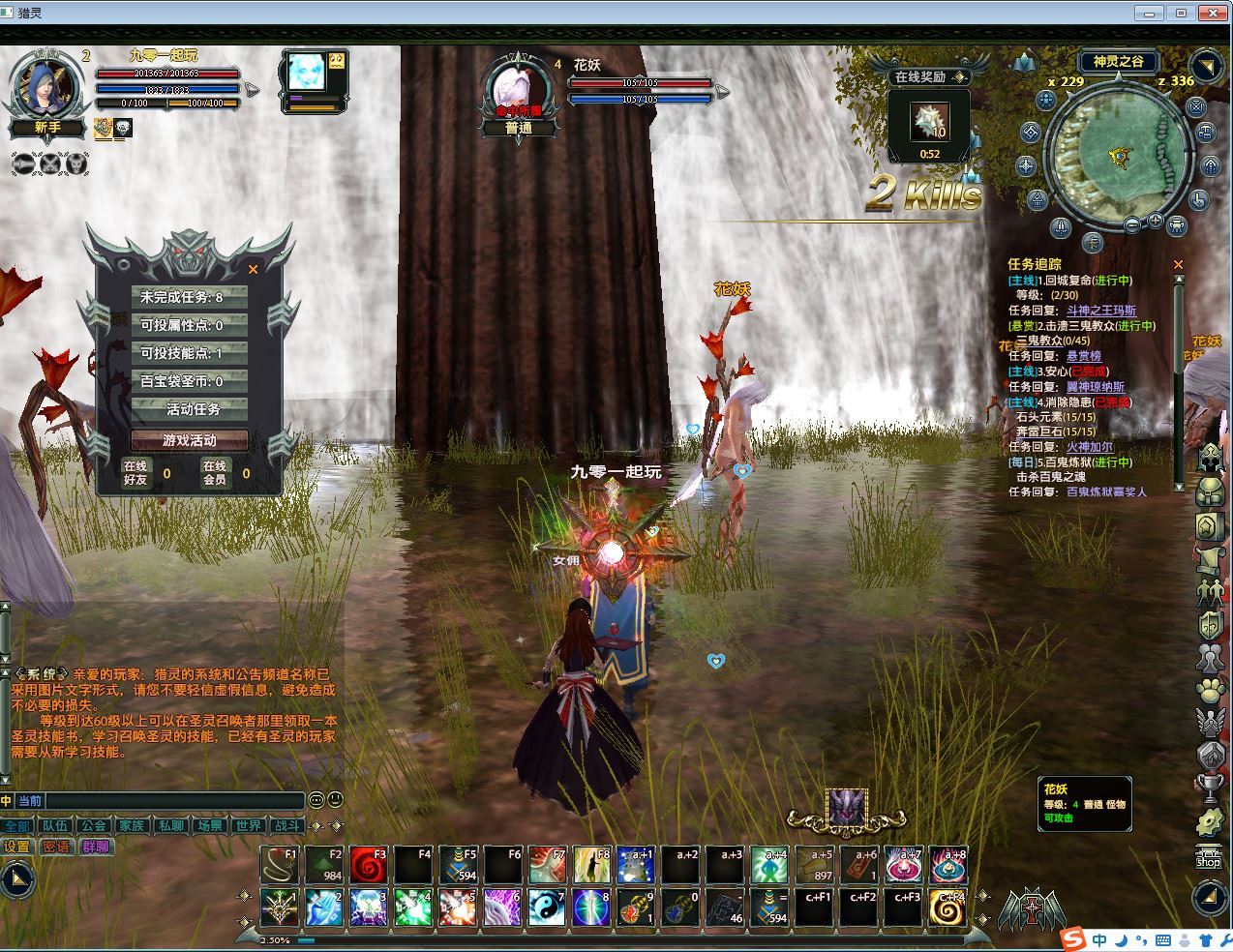Open the 游戏活动 game events button
Image resolution: width=1233 pixels, height=952 pixels.
click(190, 440)
